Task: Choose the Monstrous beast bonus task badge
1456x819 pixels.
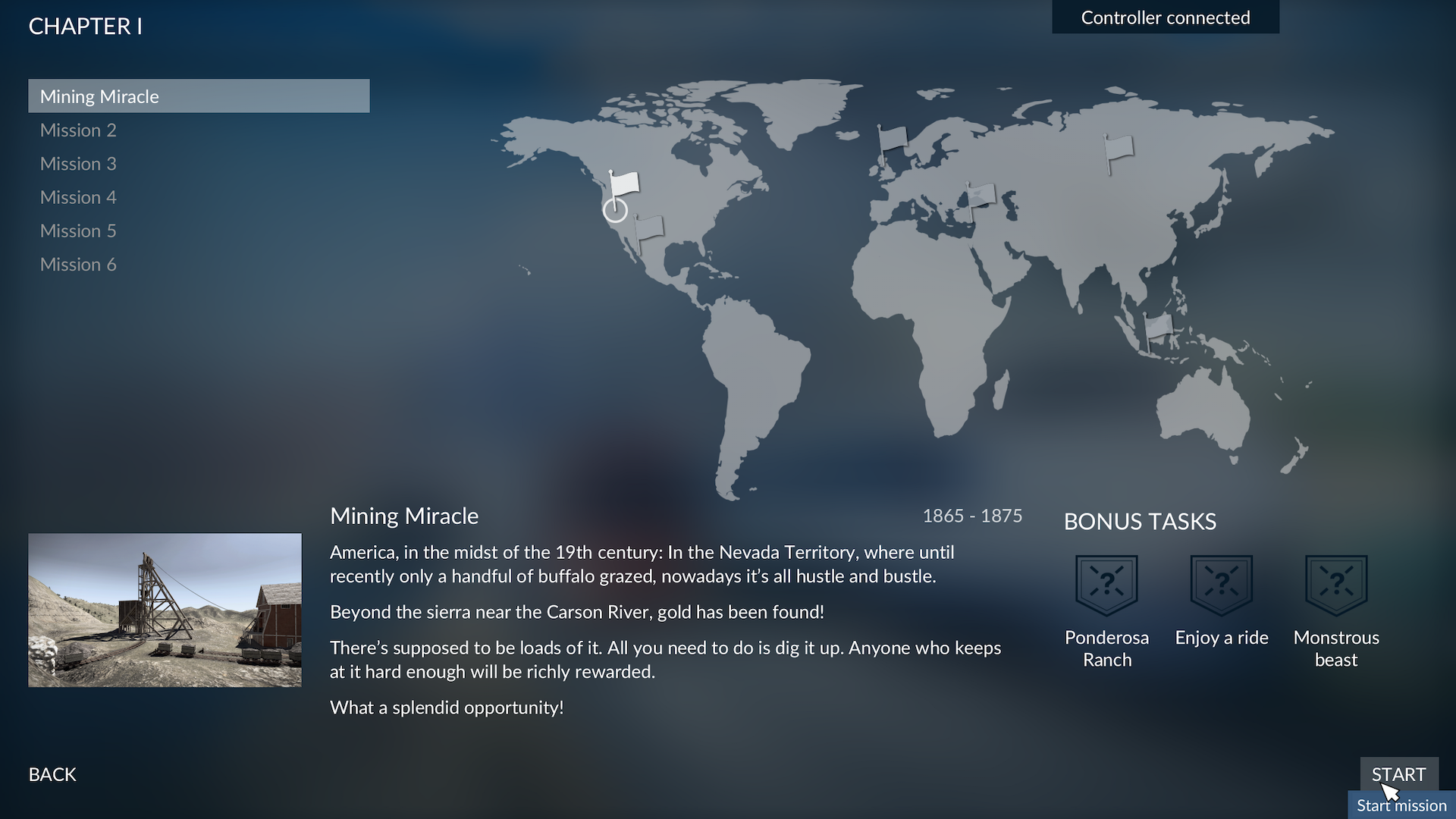Action: tap(1335, 585)
